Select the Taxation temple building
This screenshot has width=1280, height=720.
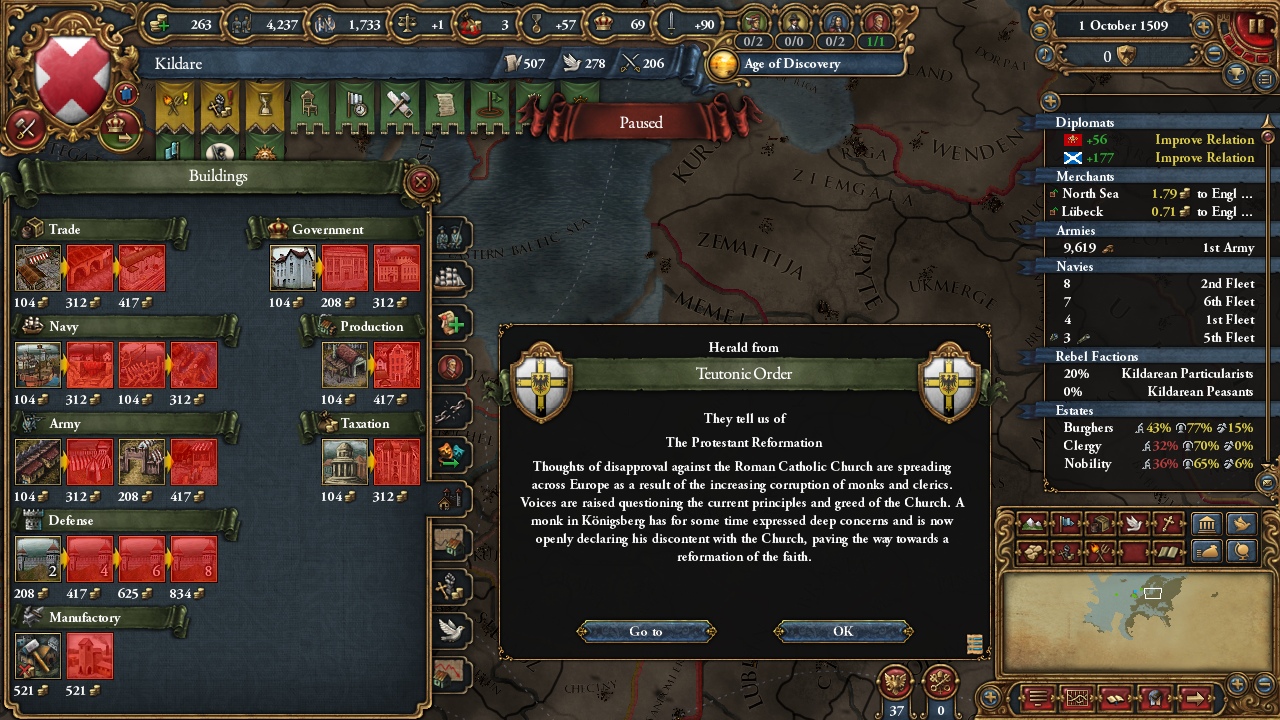[x=345, y=463]
